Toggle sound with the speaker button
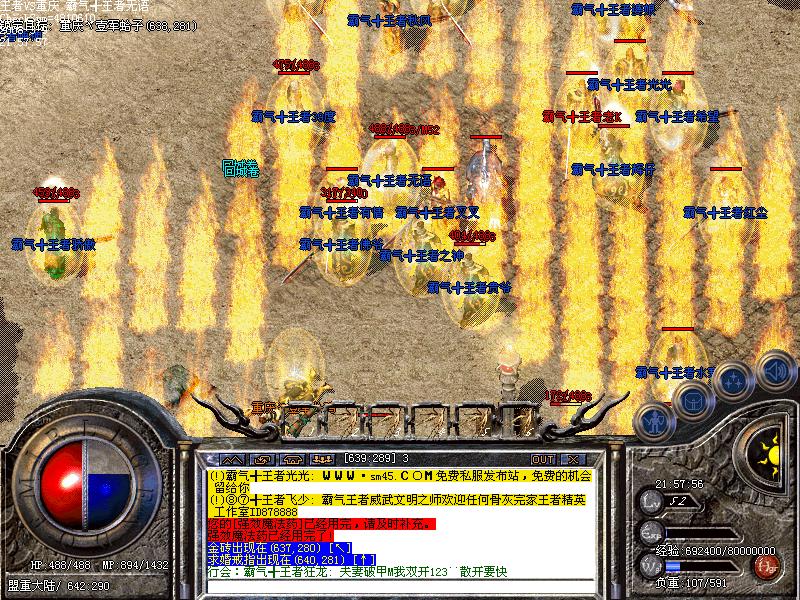The width and height of the screenshot is (800, 600). tap(773, 368)
